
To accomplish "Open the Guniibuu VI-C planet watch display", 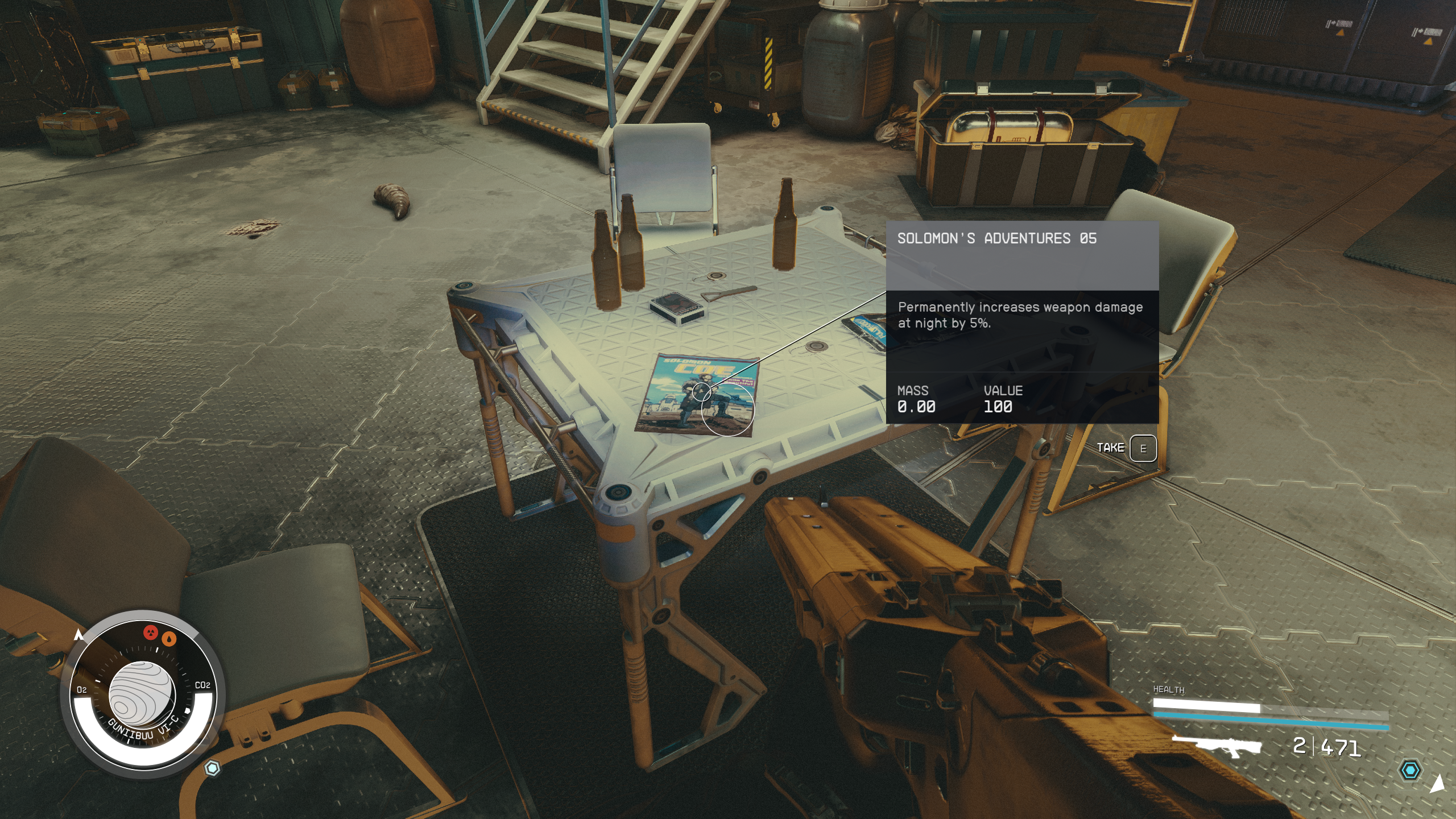I will (x=140, y=694).
